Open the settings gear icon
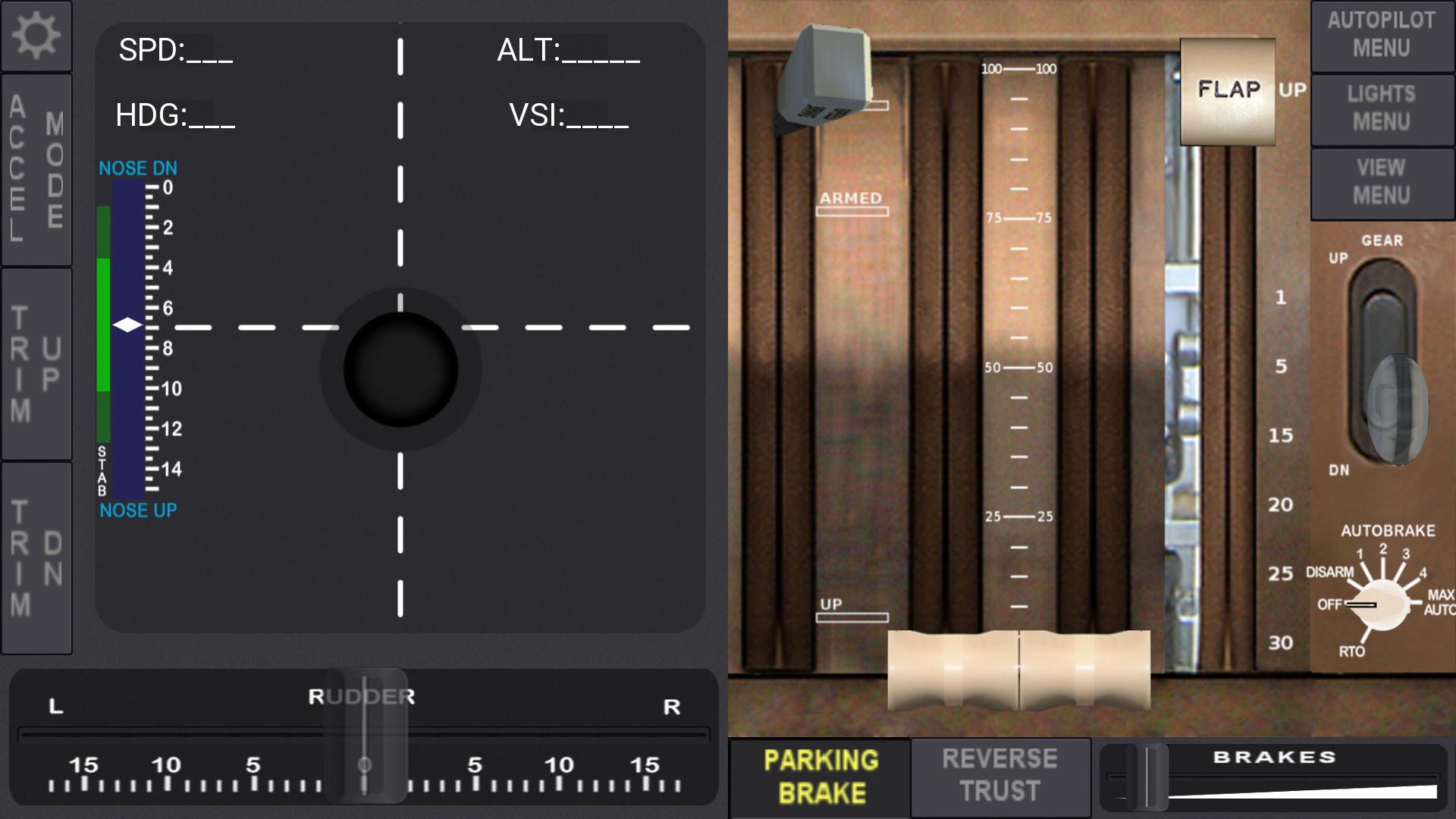 [x=35, y=35]
